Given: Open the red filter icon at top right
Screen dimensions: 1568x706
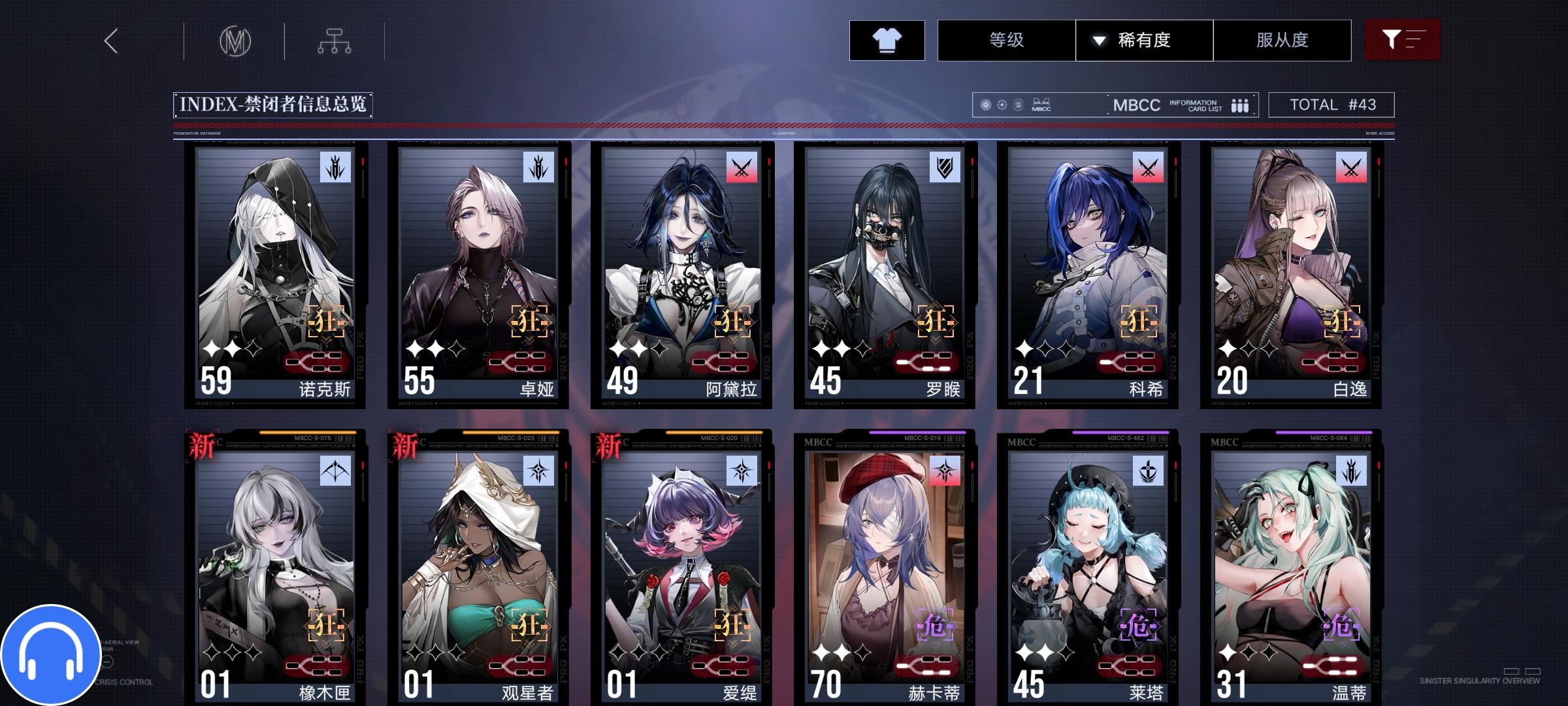Looking at the screenshot, I should tap(1402, 40).
